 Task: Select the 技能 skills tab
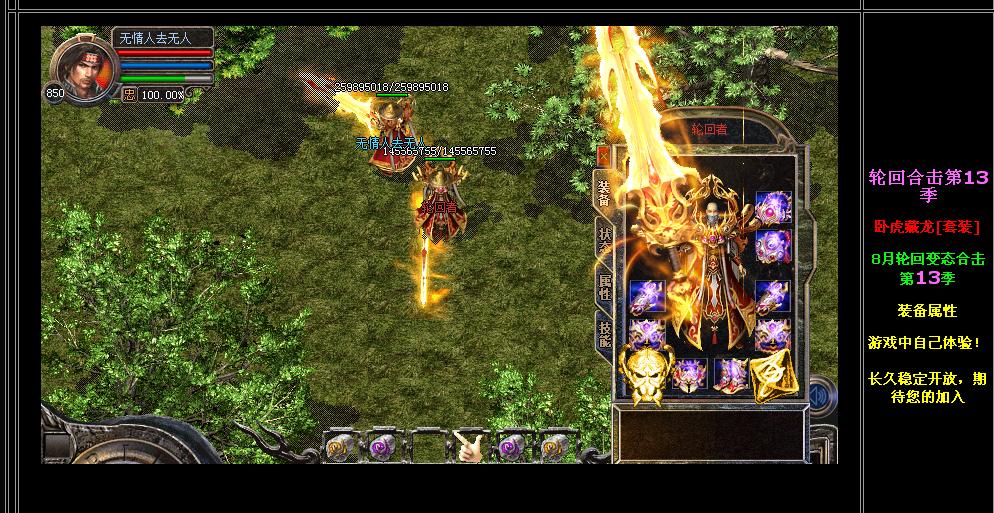(x=604, y=332)
